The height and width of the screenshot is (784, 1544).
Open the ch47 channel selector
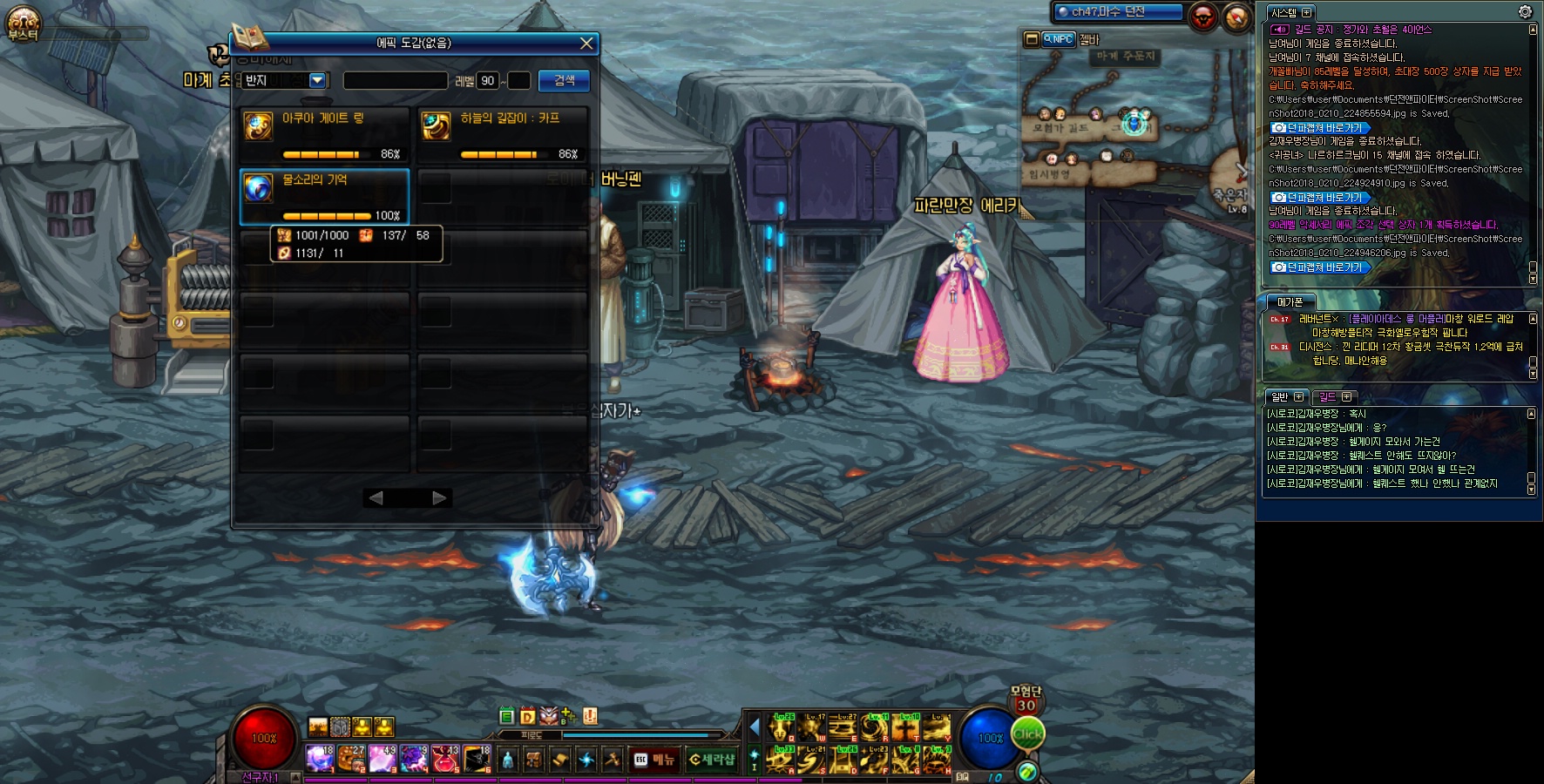point(1117,12)
